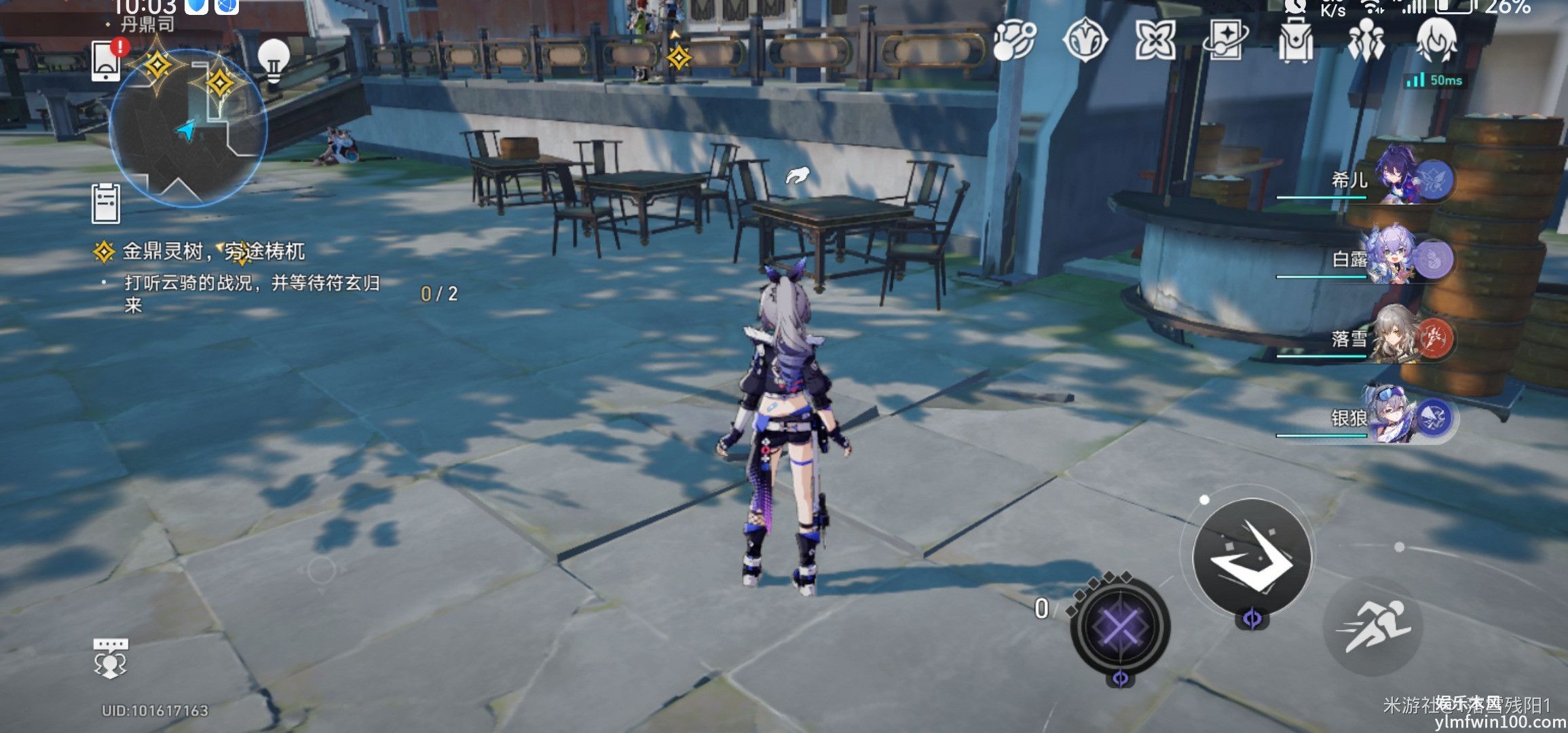Tap the lightbulb hint icon
The image size is (1568, 733).
coord(274,60)
